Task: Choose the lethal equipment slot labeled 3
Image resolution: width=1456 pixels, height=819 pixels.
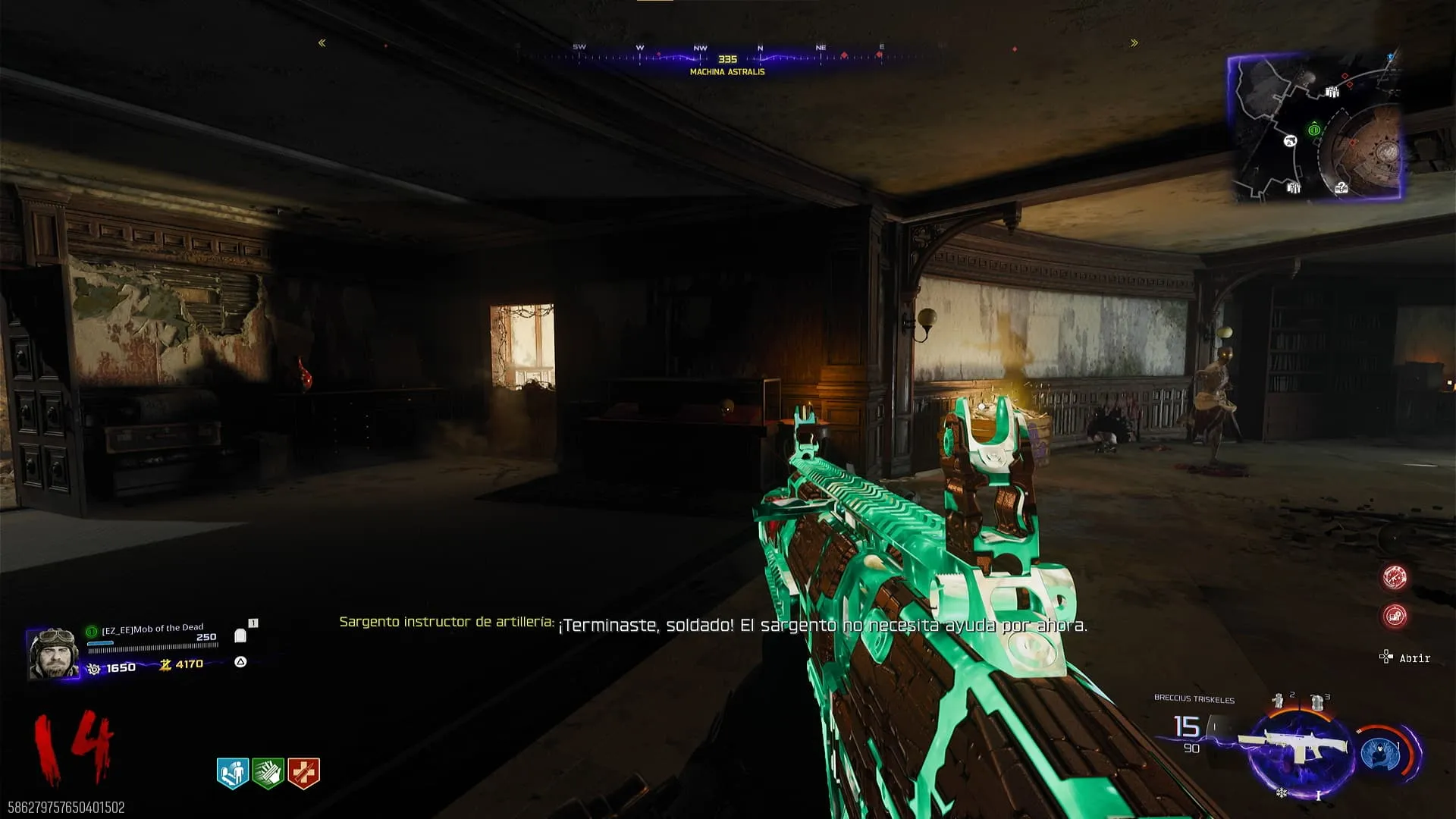Action: (1317, 701)
